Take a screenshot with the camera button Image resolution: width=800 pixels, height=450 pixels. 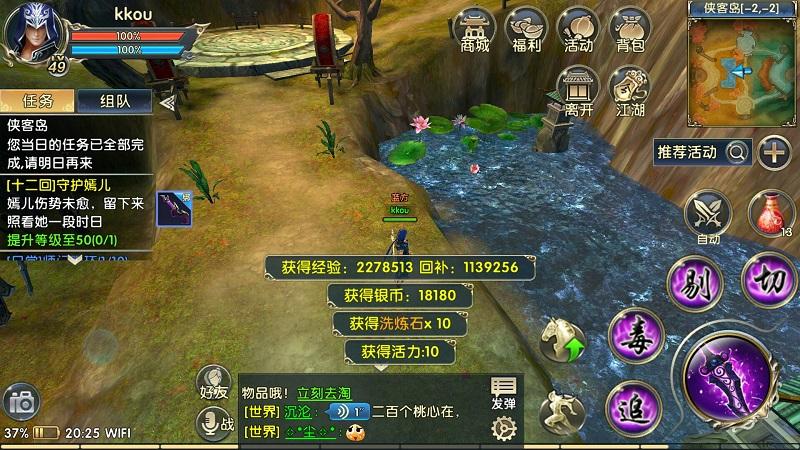point(22,402)
